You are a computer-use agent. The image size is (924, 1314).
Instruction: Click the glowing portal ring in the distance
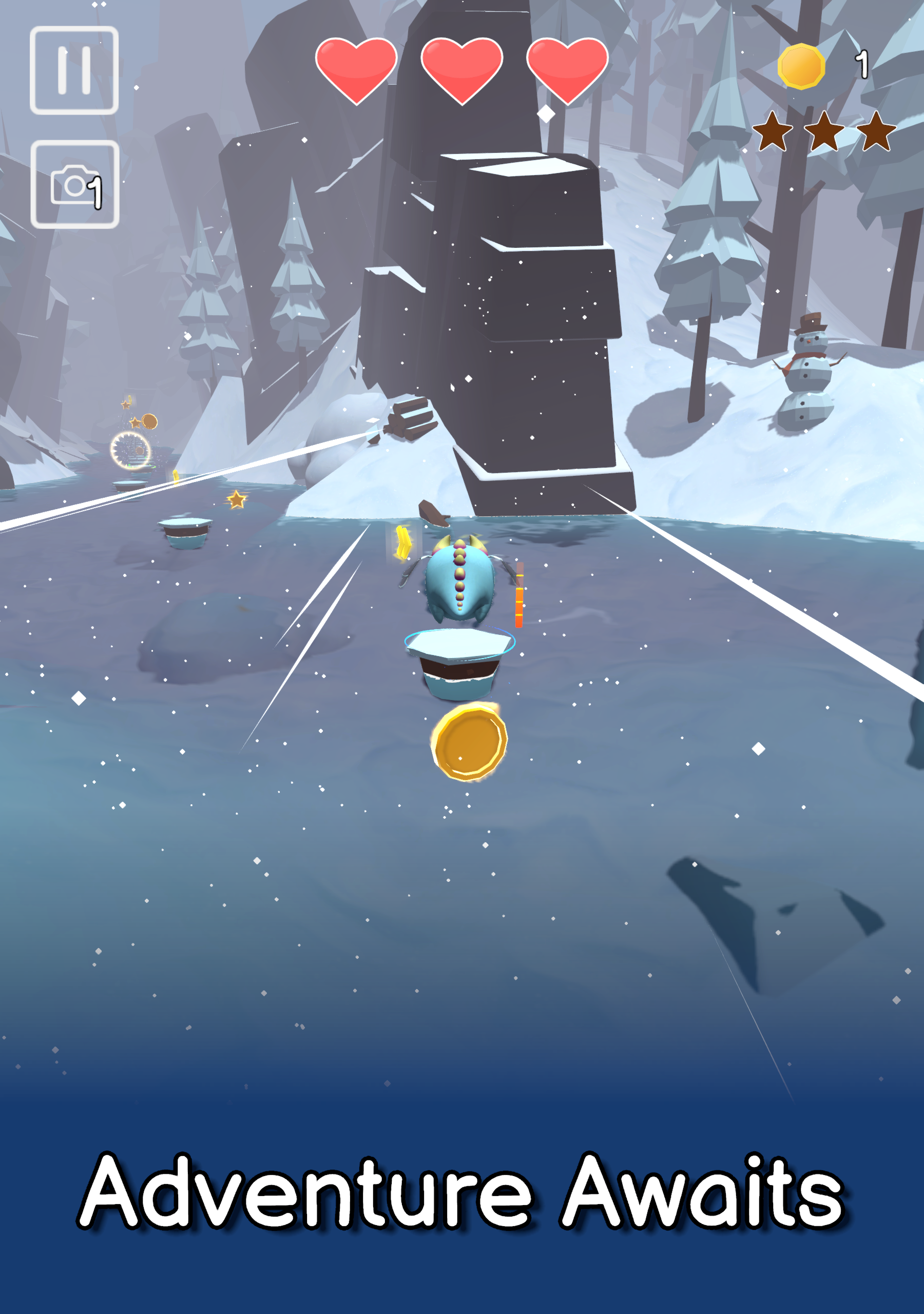(x=130, y=452)
